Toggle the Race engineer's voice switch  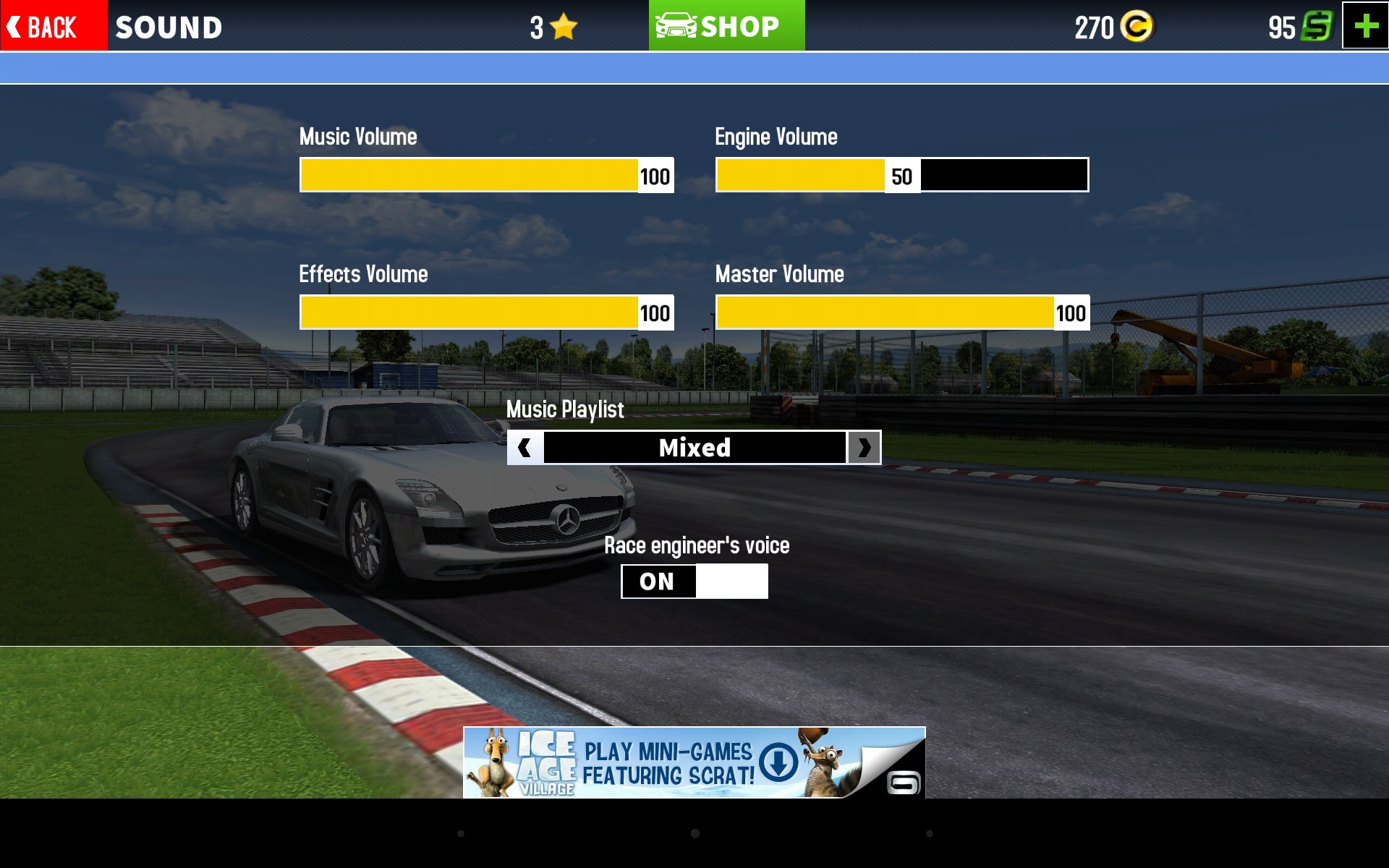pos(694,582)
